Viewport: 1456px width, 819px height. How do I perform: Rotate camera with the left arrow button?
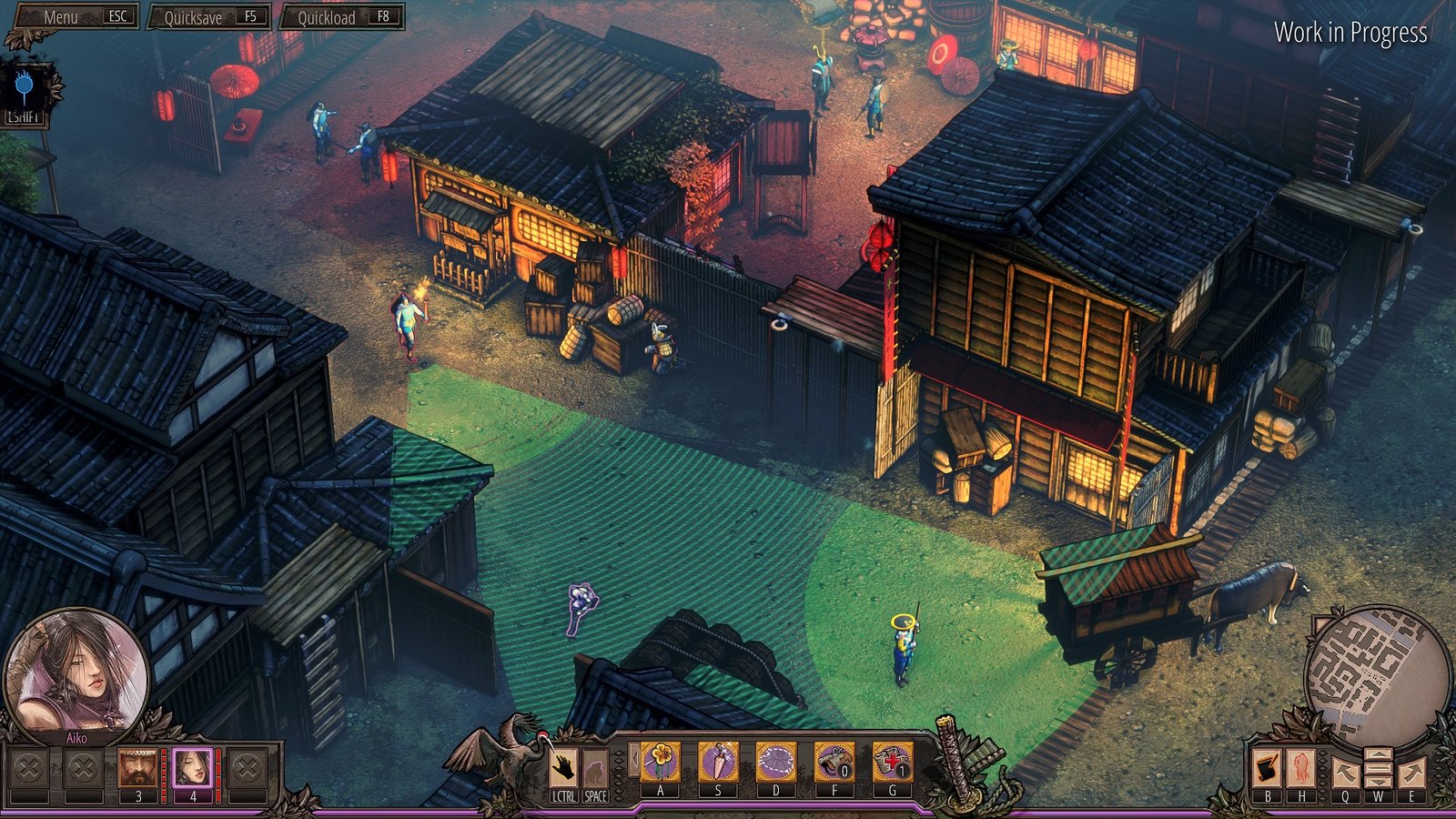(x=1345, y=773)
